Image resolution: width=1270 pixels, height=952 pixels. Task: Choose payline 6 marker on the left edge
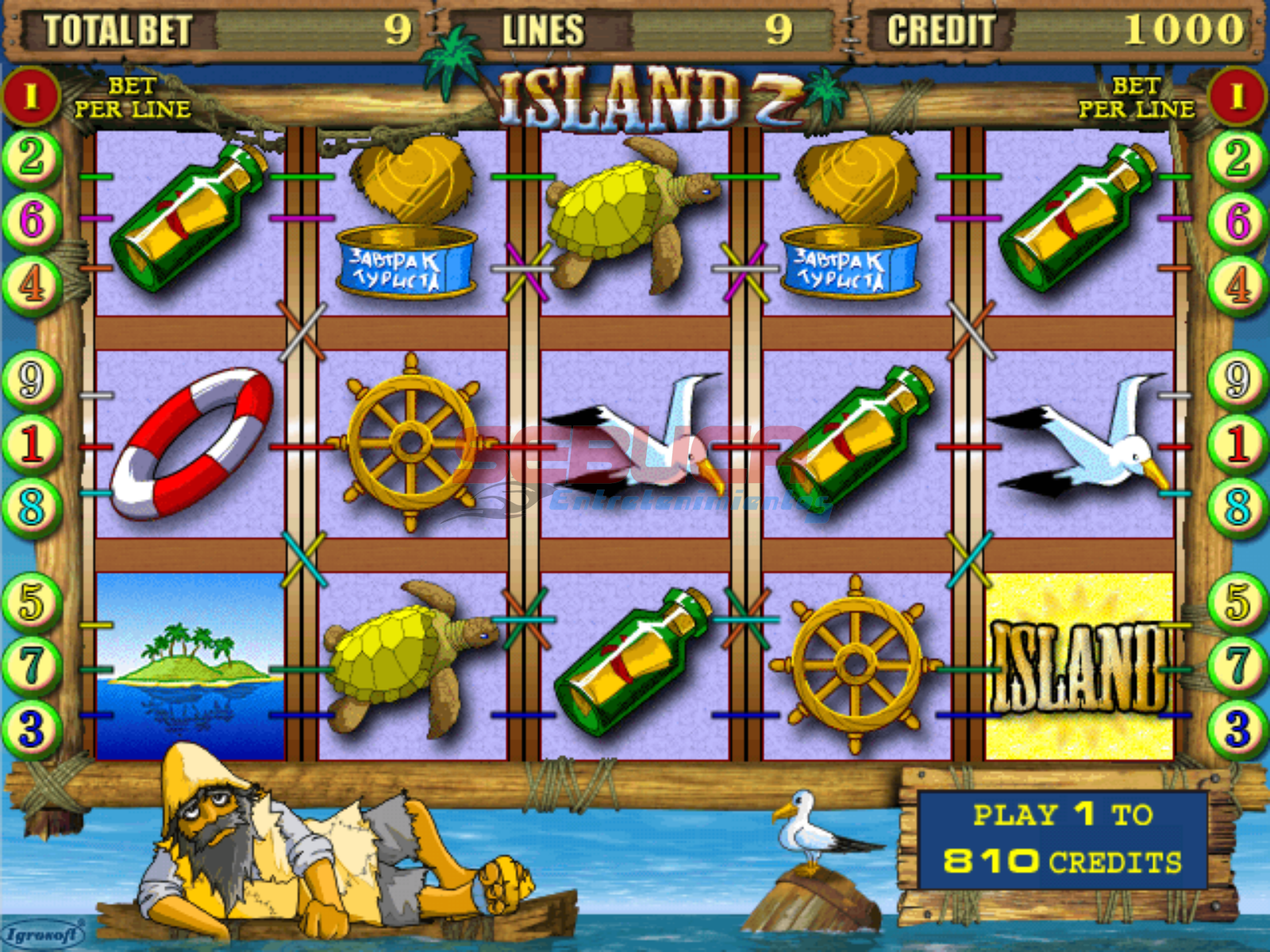[x=32, y=220]
